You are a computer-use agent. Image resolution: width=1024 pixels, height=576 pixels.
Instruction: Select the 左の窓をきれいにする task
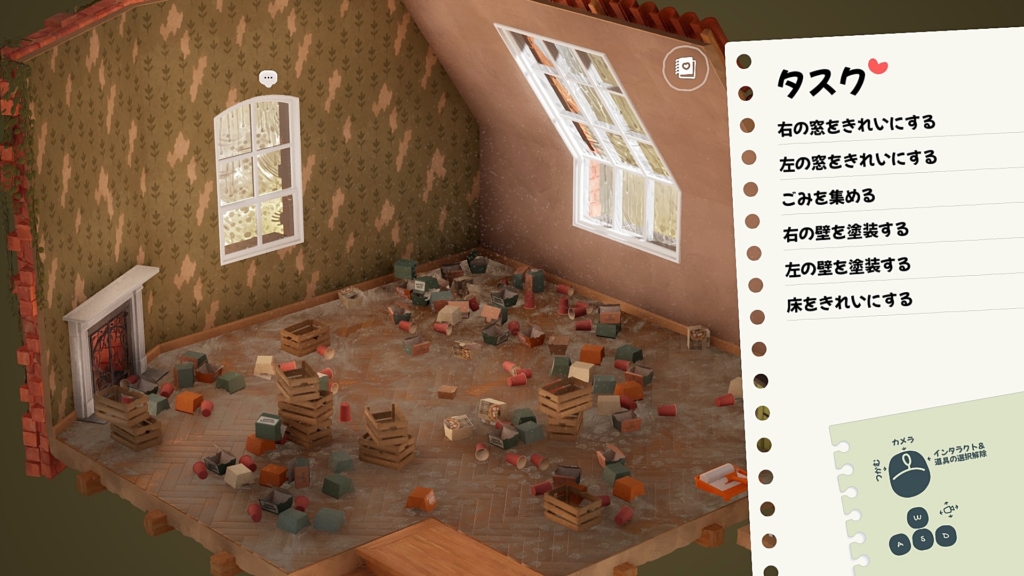(x=857, y=159)
